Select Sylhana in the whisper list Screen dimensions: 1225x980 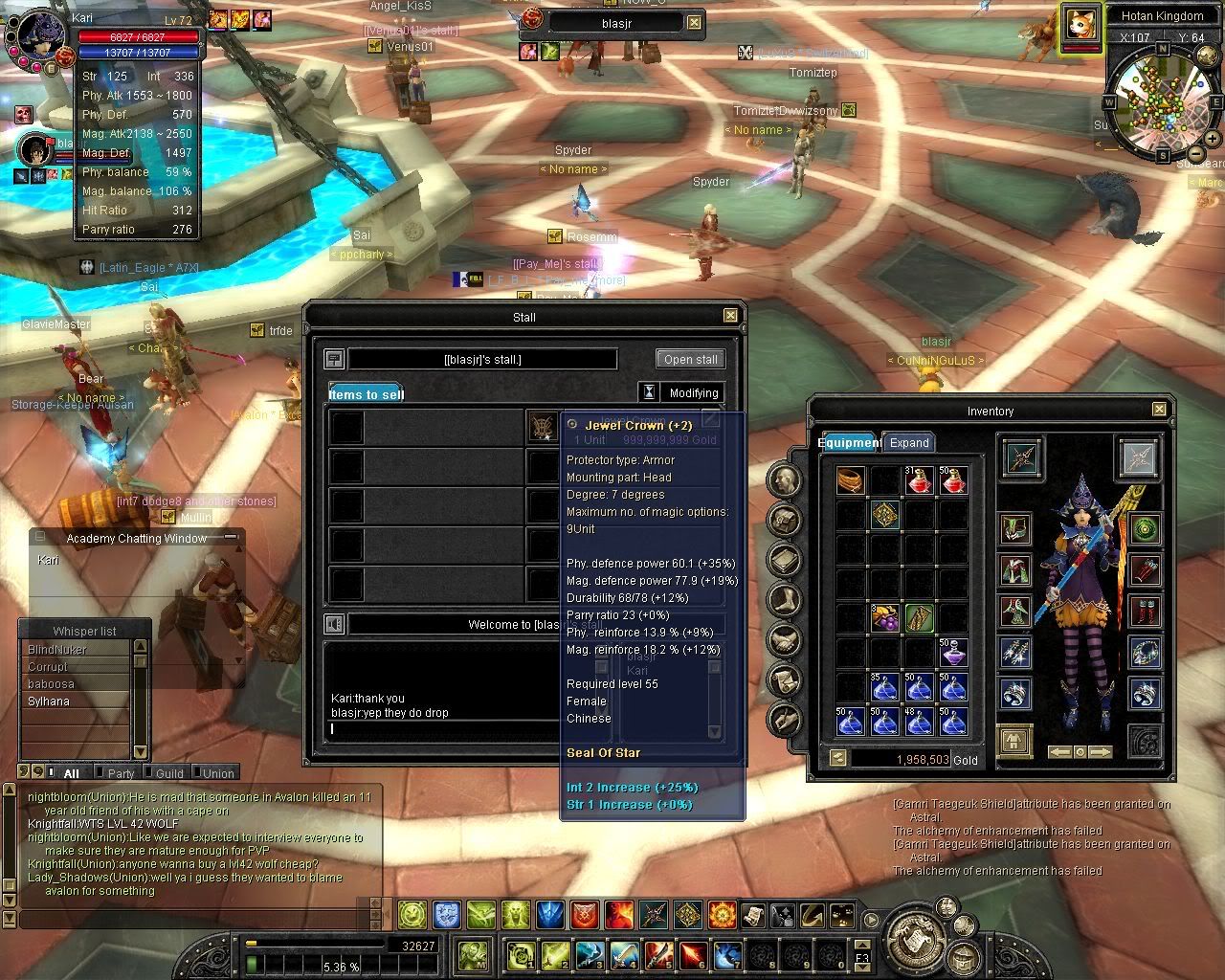(x=48, y=702)
